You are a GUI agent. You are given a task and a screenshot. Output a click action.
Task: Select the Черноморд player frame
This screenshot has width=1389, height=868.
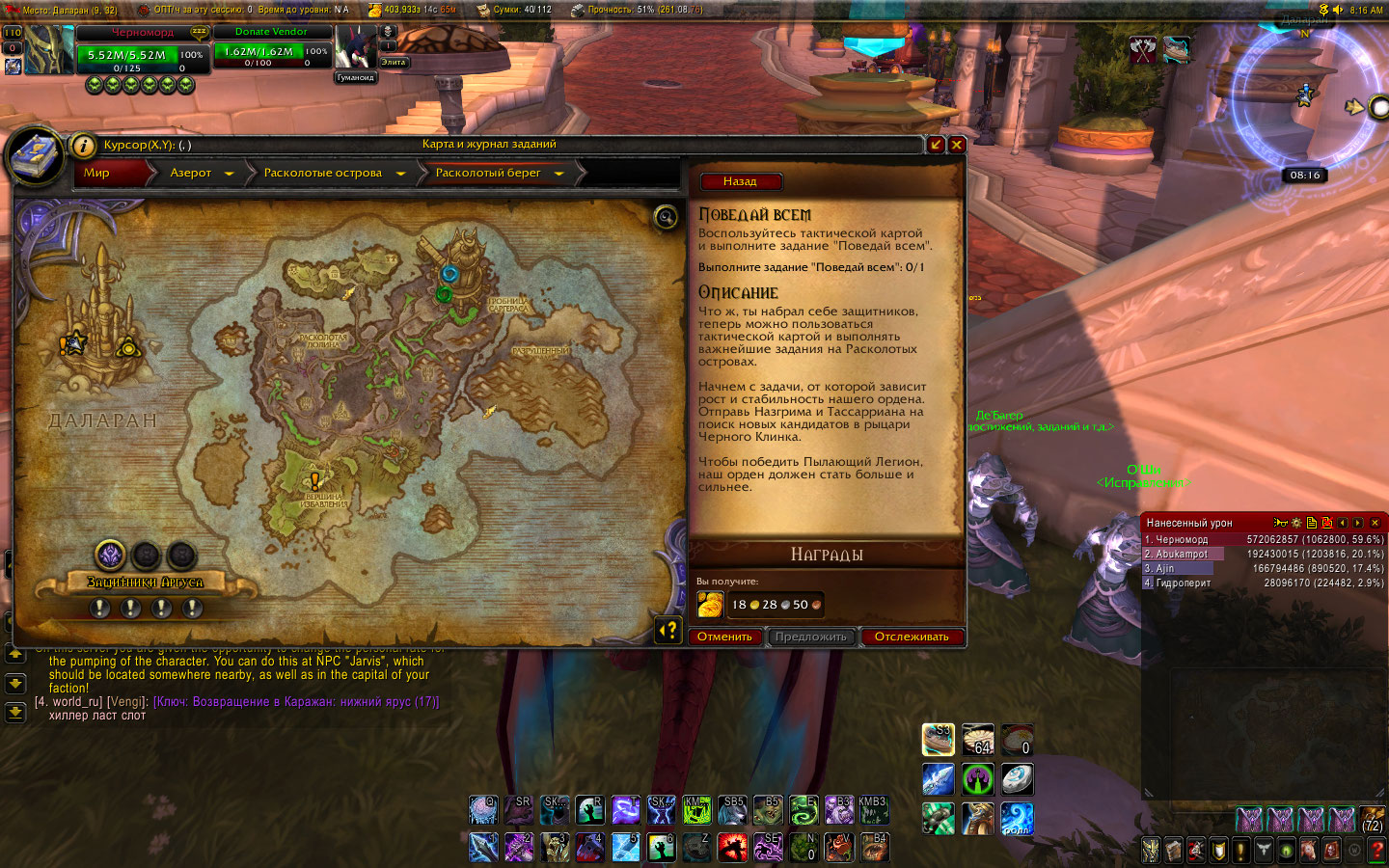143,54
